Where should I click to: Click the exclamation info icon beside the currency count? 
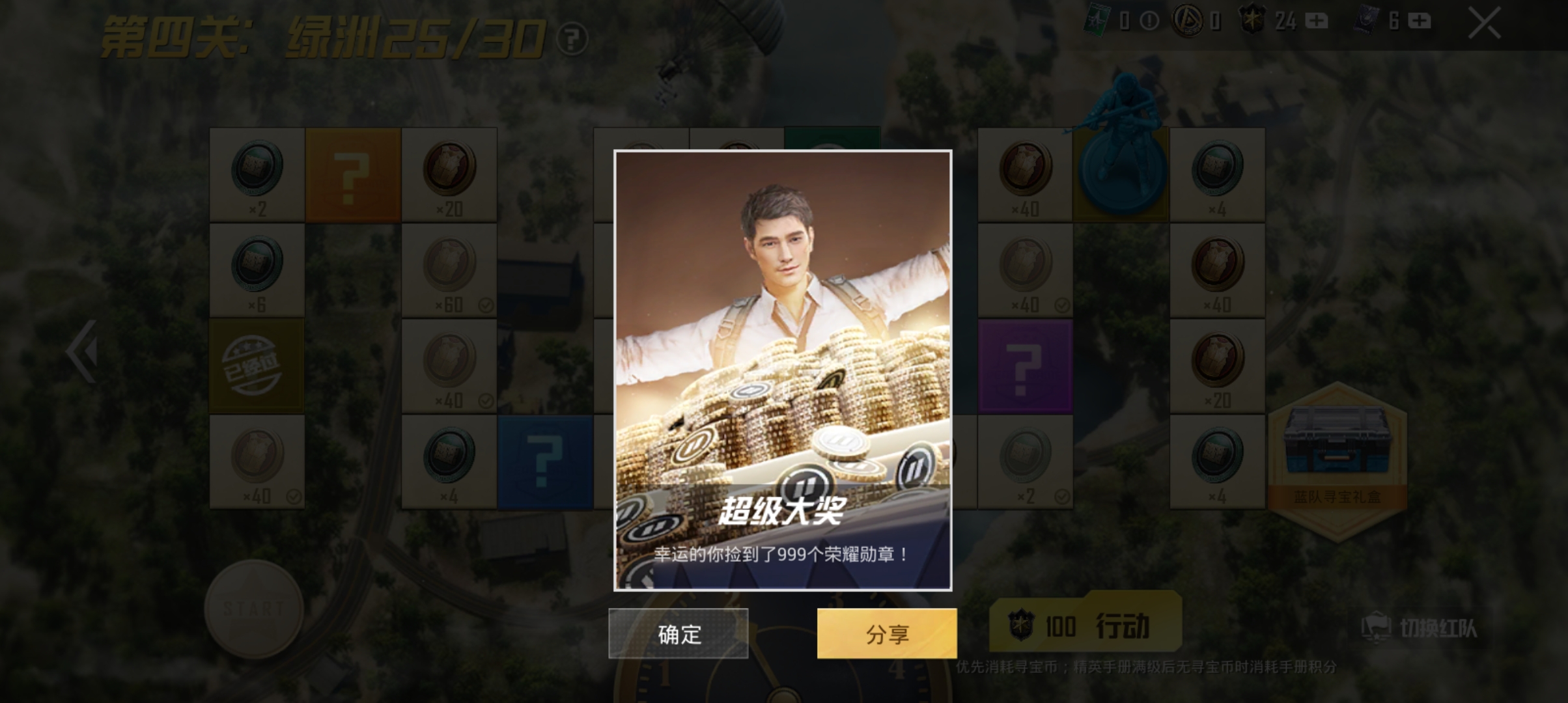point(1149,21)
